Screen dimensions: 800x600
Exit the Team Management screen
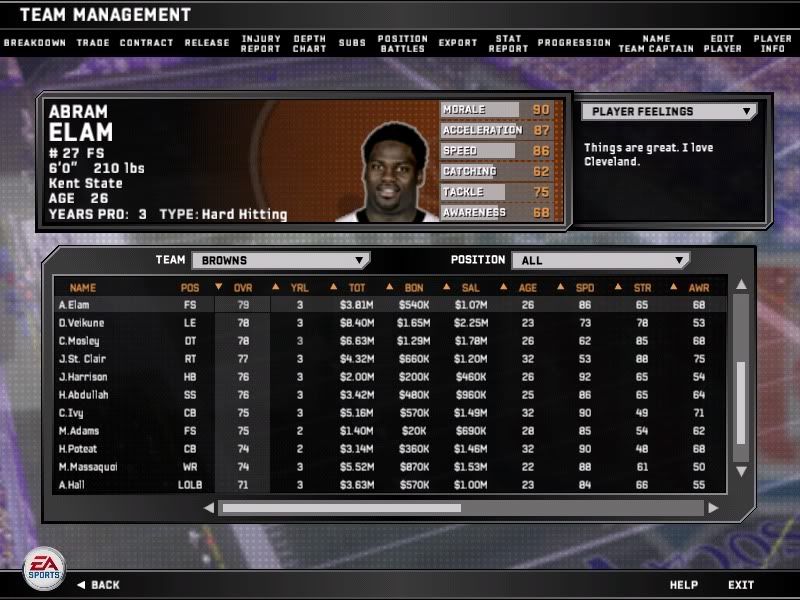click(x=741, y=585)
